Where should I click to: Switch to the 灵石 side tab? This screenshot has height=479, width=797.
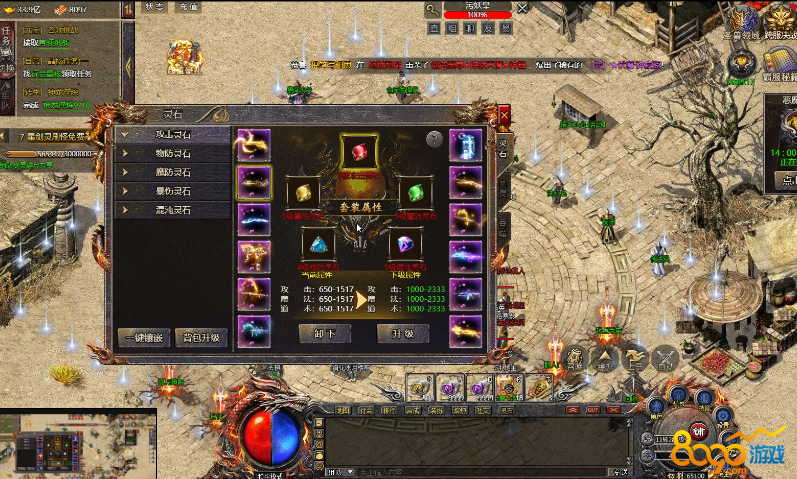pyautogui.click(x=503, y=150)
